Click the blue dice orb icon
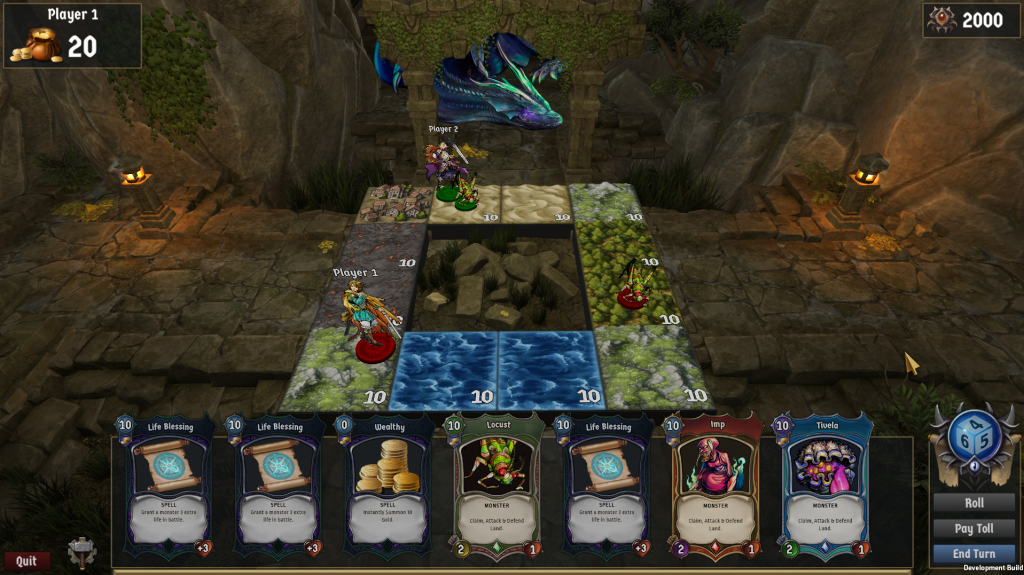The width and height of the screenshot is (1024, 575). tap(973, 438)
